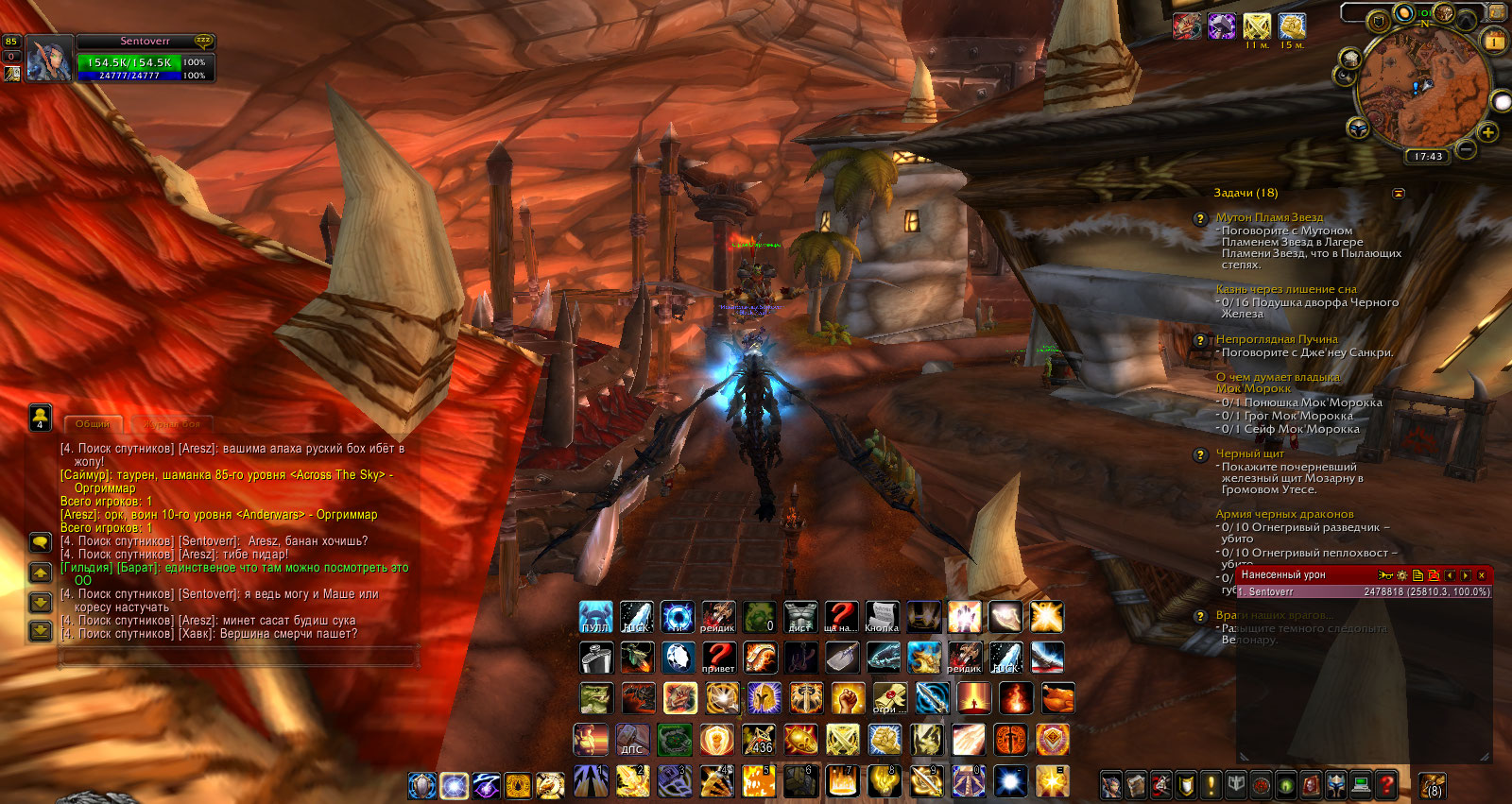1512x804 pixels.
Task: Zoom out on the minimap
Action: [1466, 149]
